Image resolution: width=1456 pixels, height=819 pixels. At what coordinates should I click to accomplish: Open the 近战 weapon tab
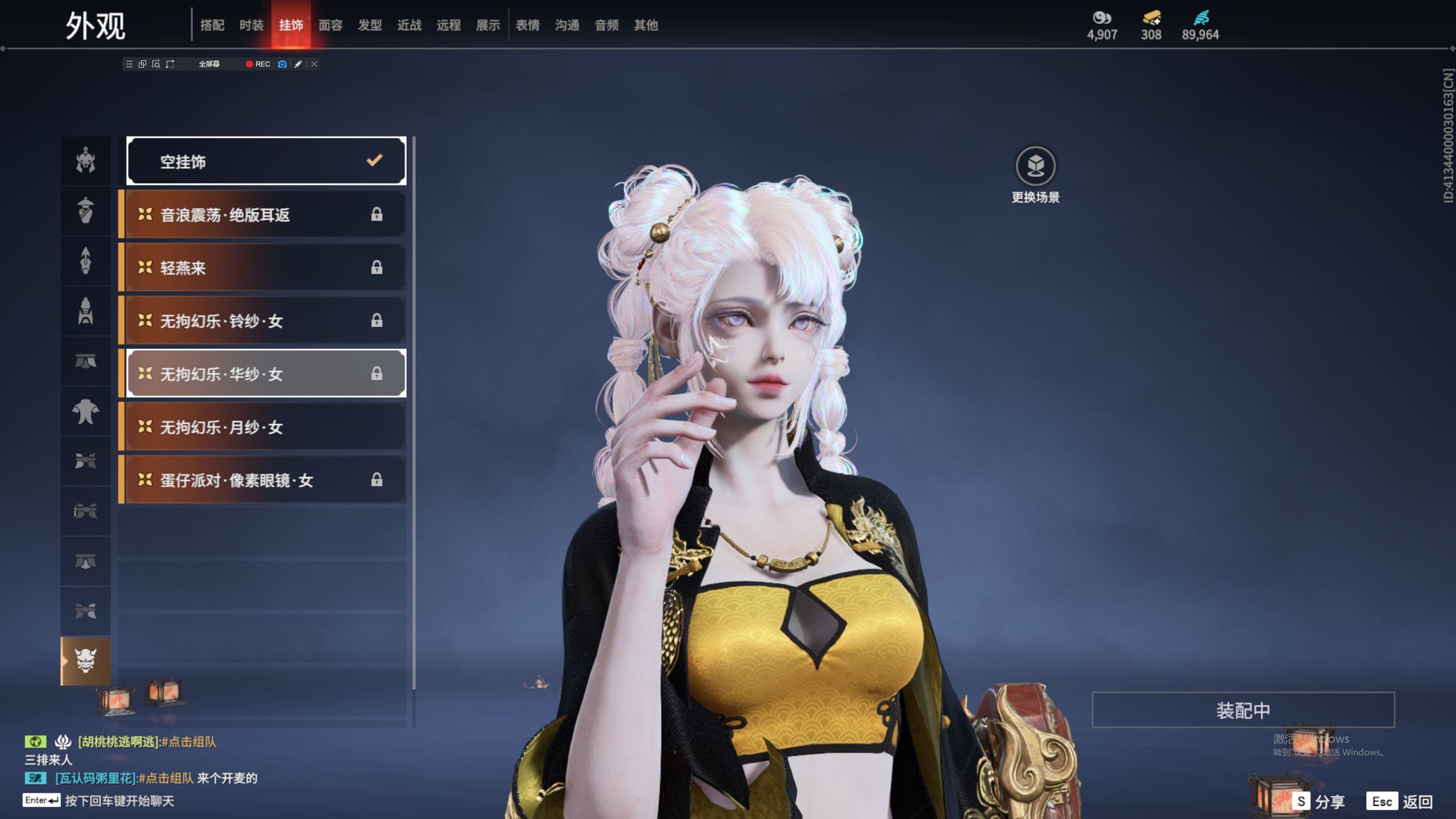409,25
